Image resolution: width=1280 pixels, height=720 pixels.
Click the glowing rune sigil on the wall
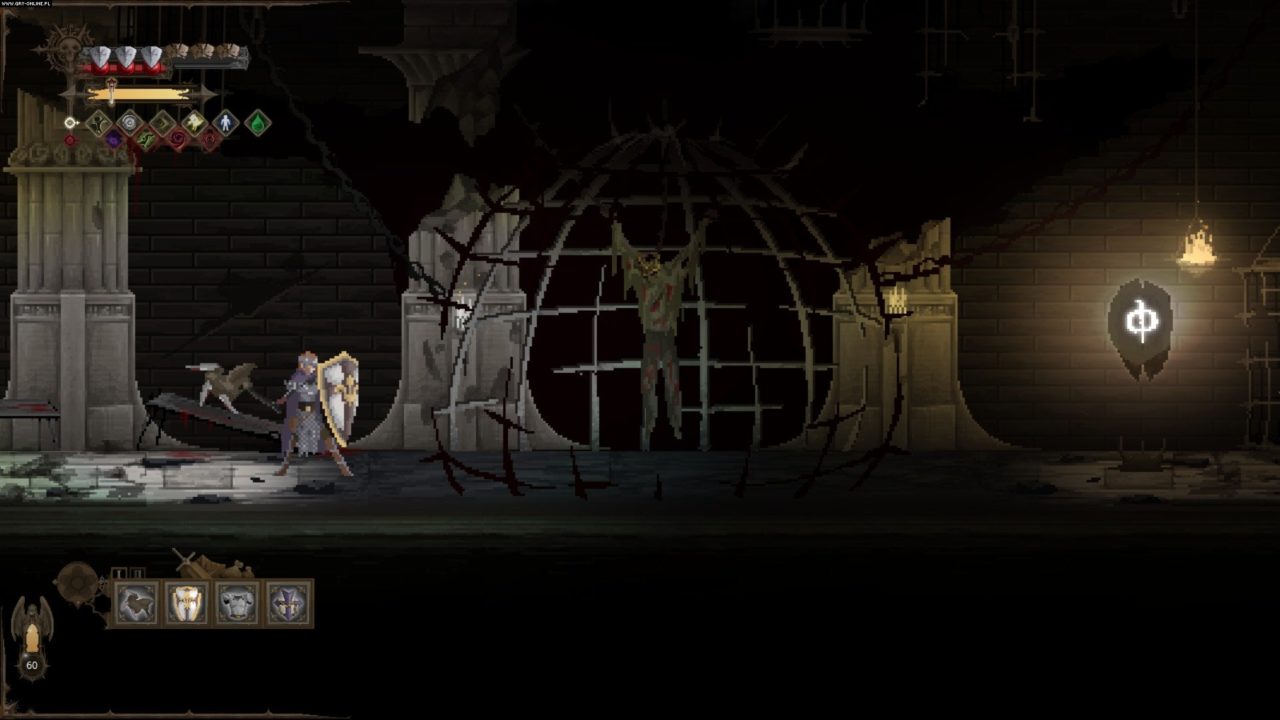pos(1140,320)
